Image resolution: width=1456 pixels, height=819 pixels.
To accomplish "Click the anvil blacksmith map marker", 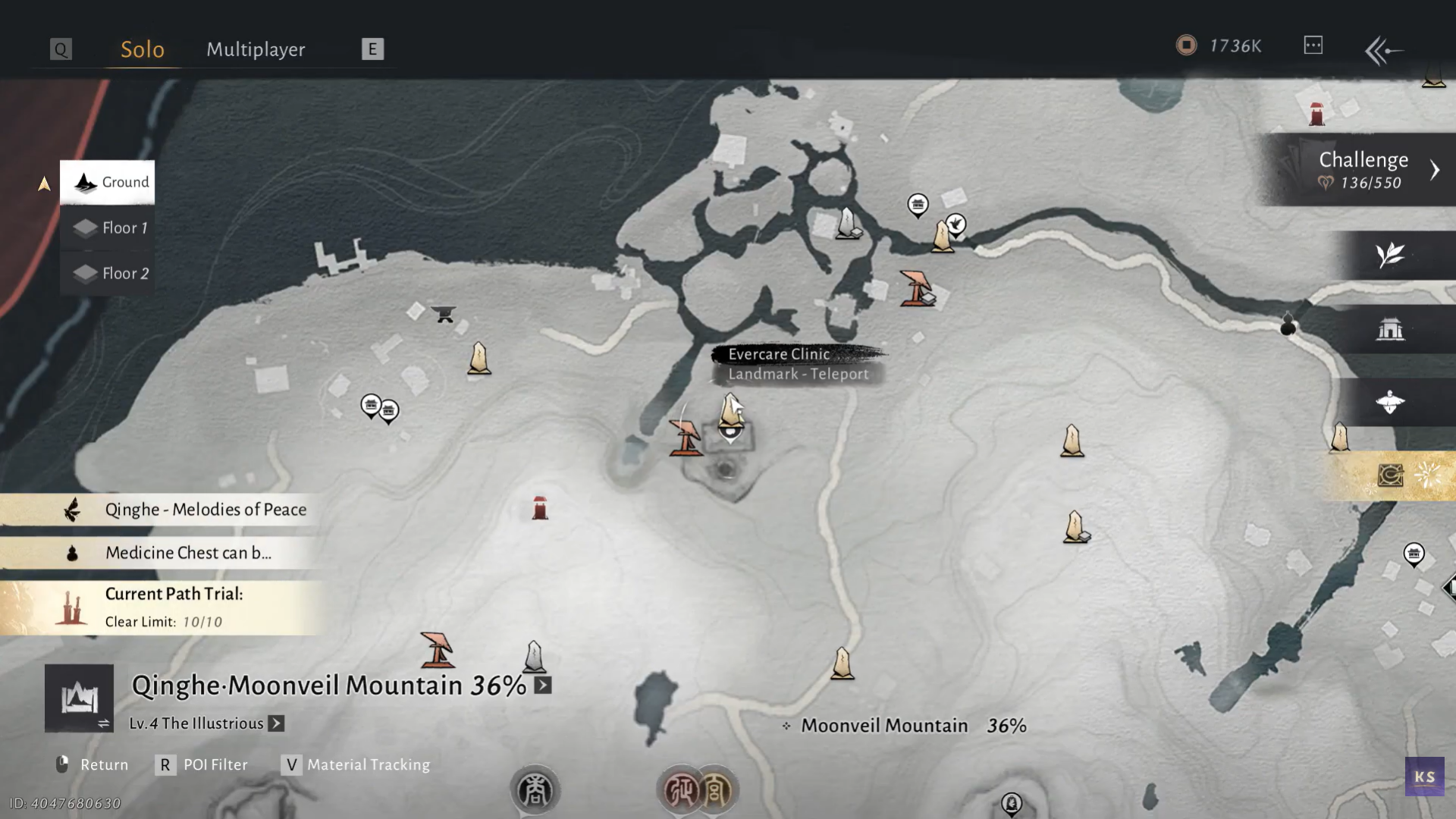I will tap(444, 313).
